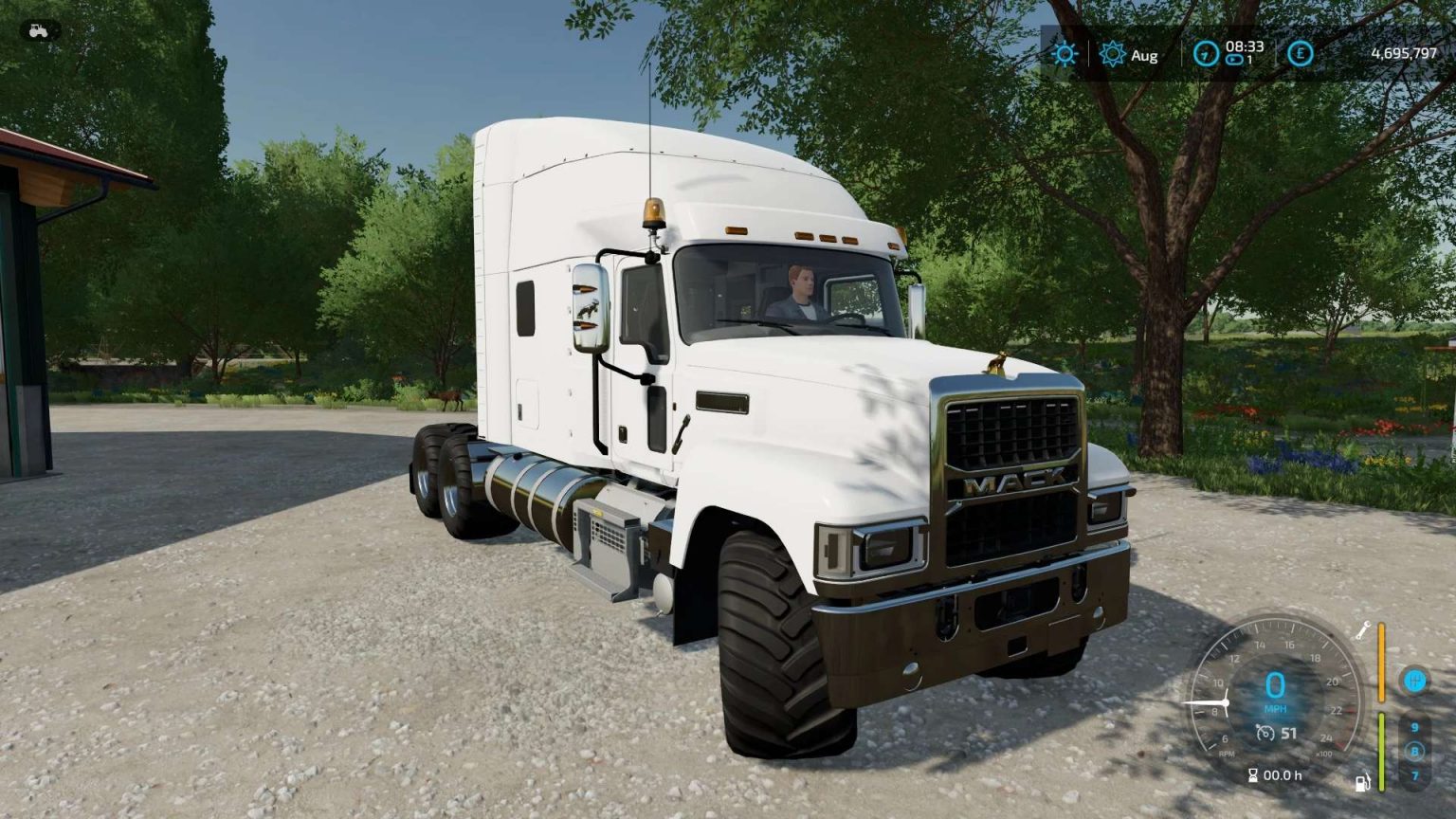The image size is (1456, 819).
Task: Click the wrench damage indicator icon
Action: coord(1364,630)
